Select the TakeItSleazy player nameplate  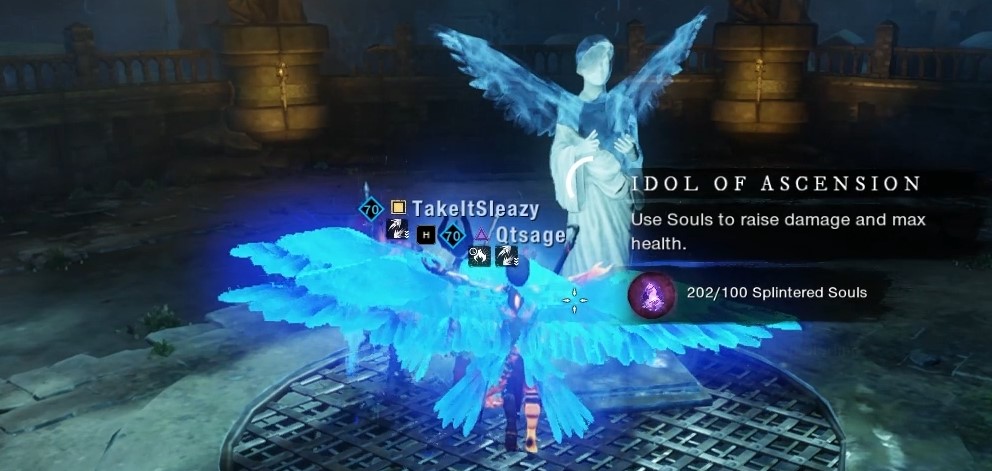pyautogui.click(x=474, y=209)
